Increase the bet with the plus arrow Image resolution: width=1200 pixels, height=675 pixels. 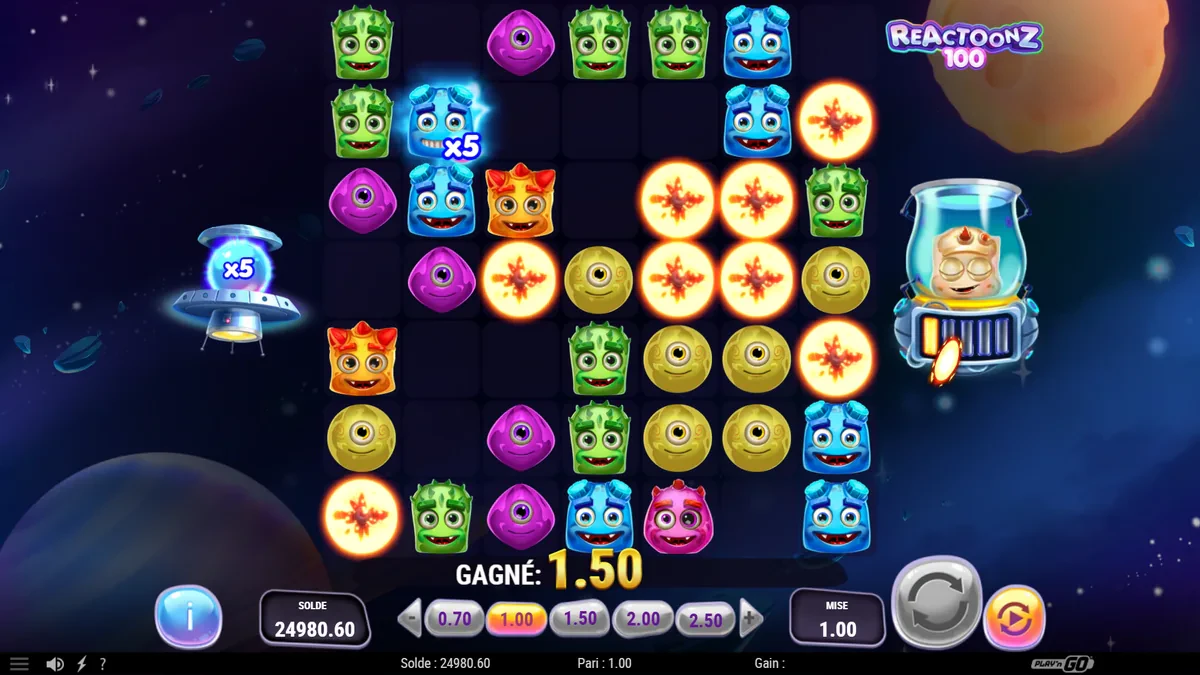(751, 619)
